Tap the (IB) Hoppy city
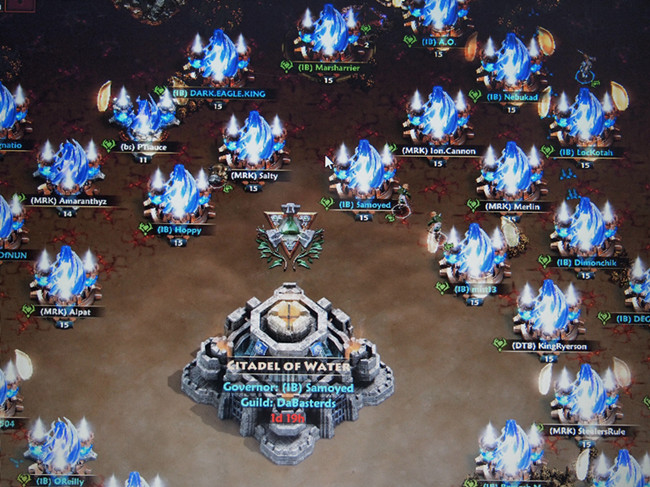The width and height of the screenshot is (650, 487). click(179, 195)
